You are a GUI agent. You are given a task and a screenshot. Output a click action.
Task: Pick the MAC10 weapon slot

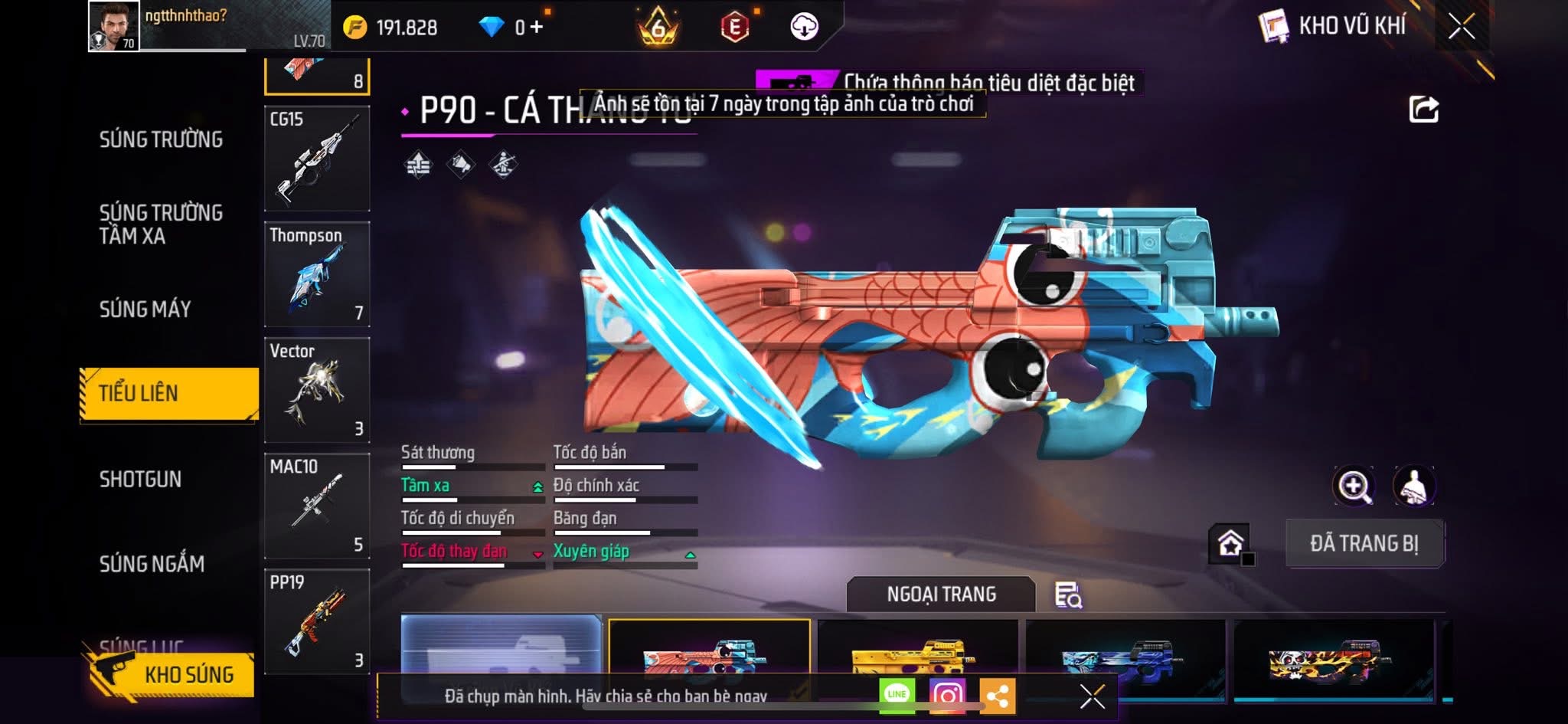coord(317,506)
